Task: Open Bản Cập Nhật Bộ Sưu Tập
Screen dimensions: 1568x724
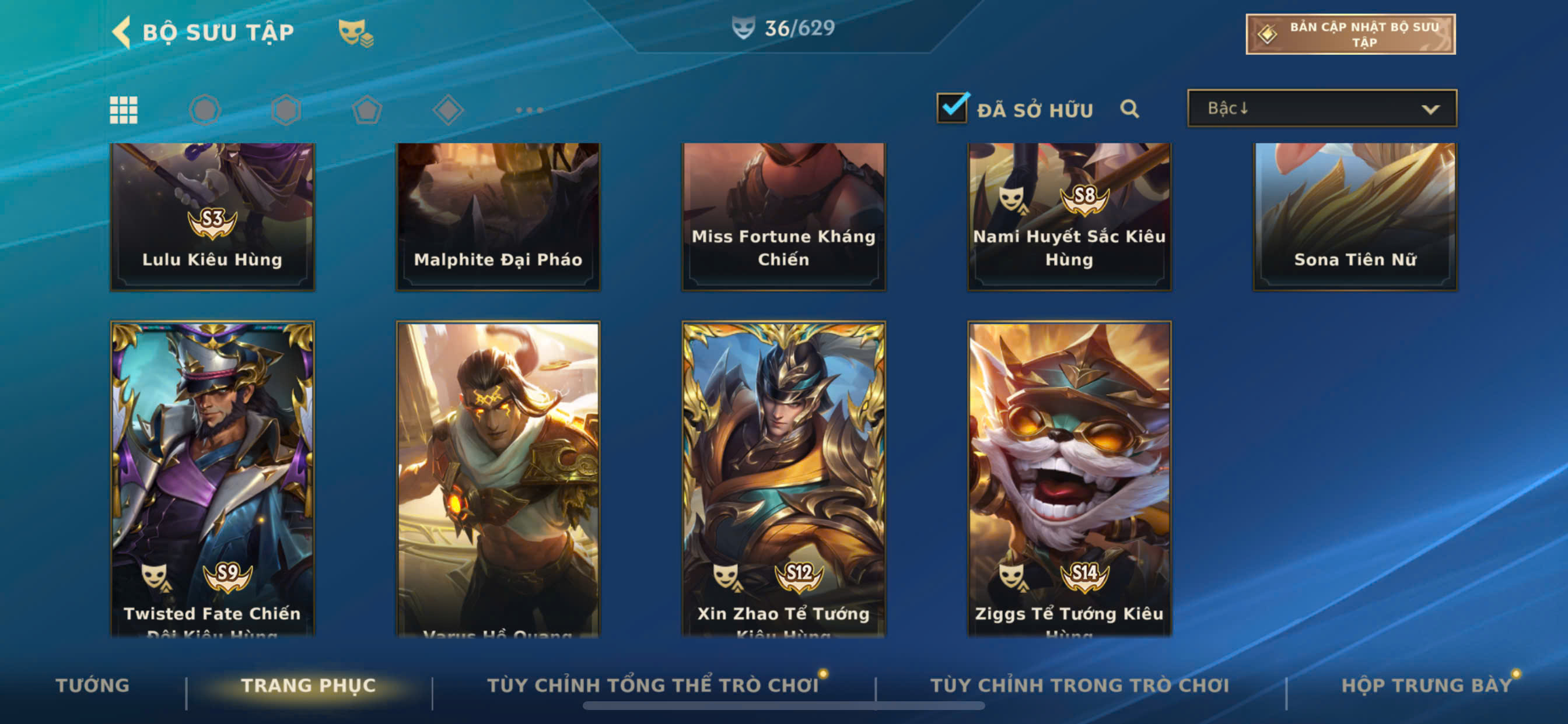Action: pos(1349,34)
